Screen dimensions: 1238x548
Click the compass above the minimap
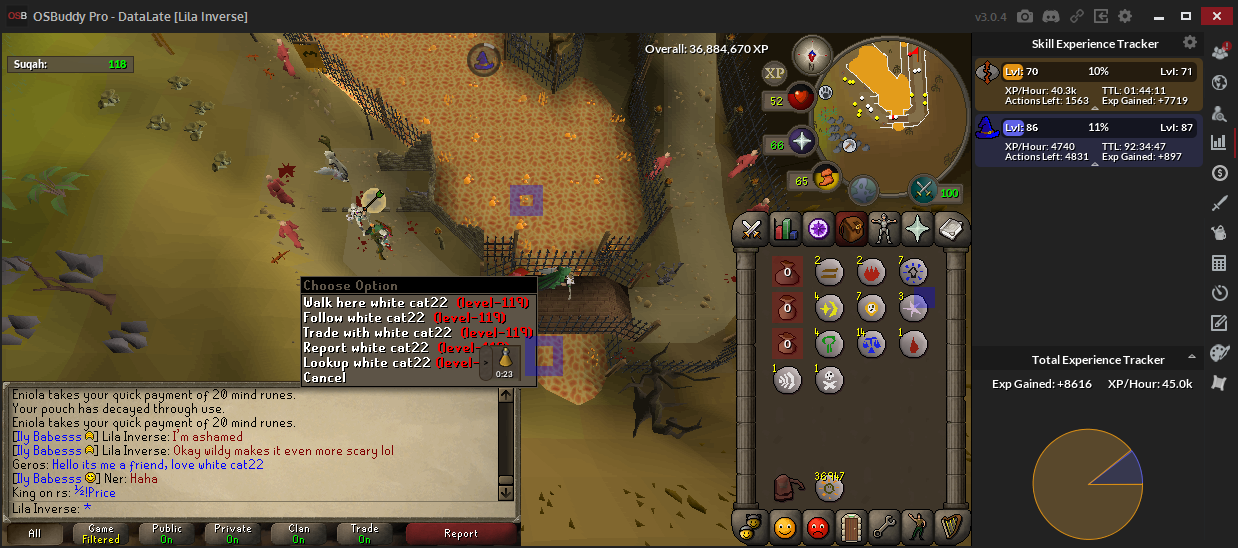[x=810, y=54]
